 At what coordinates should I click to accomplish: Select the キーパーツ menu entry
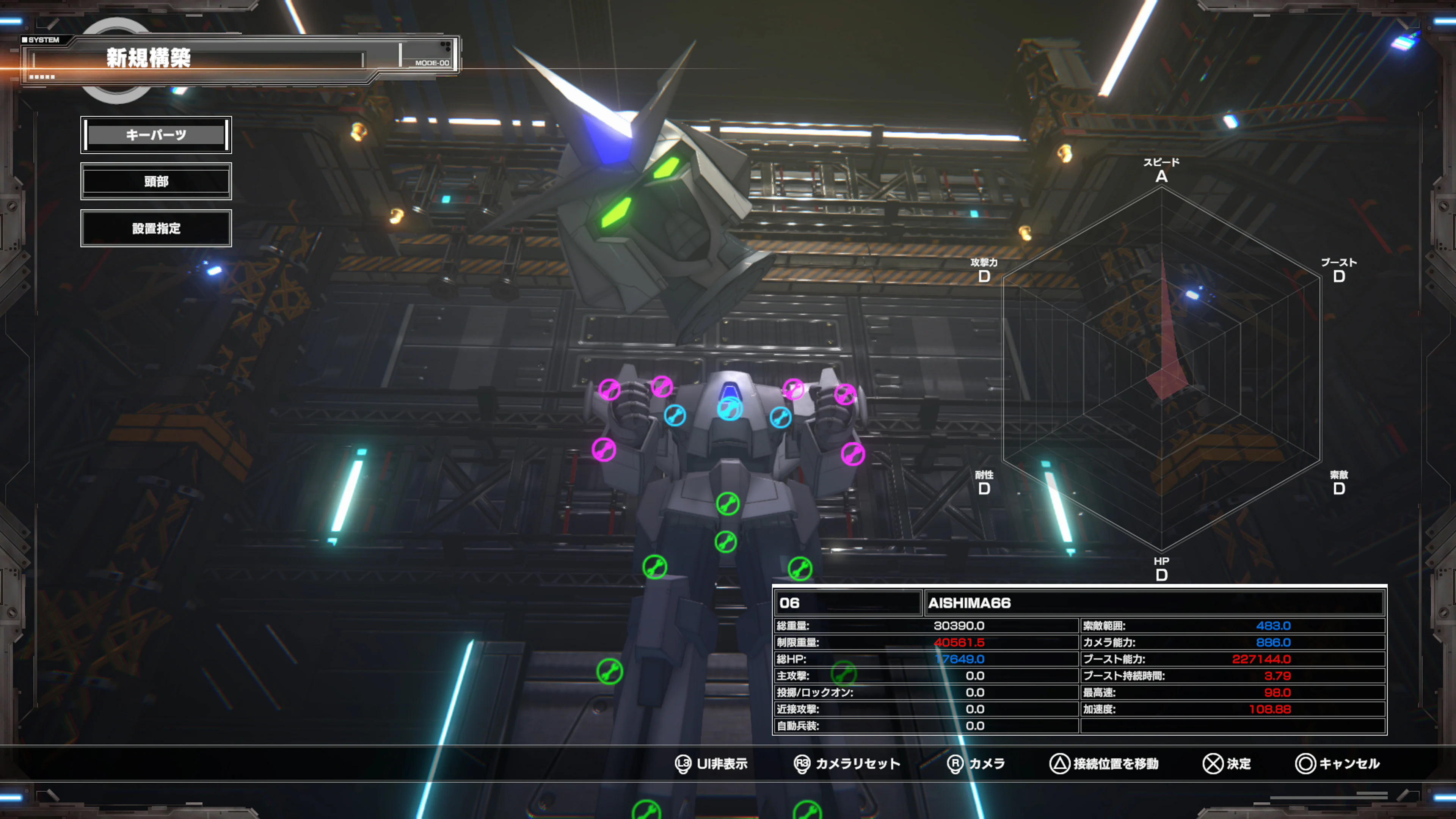pos(156,135)
